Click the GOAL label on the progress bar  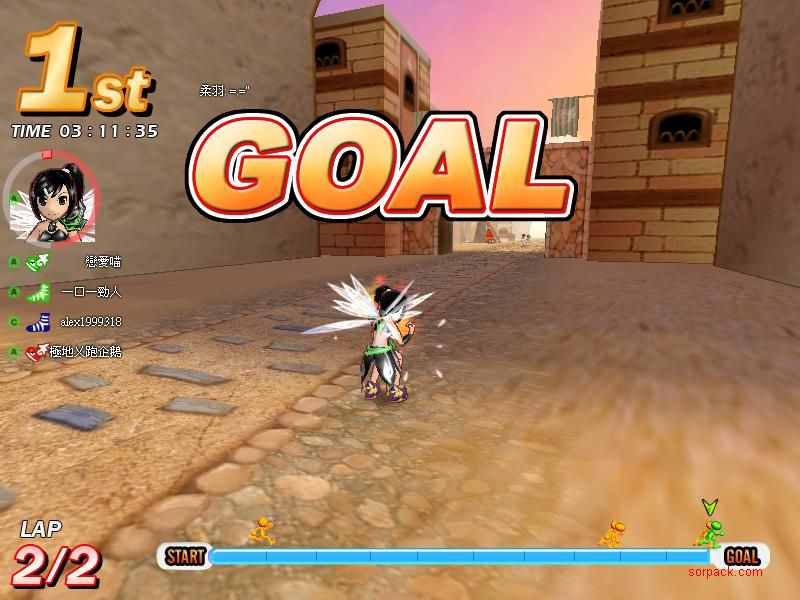point(742,556)
